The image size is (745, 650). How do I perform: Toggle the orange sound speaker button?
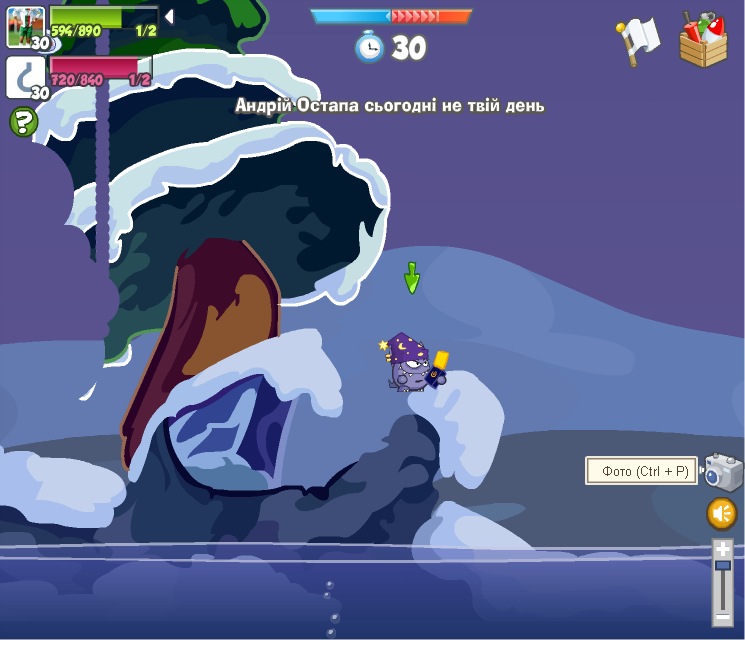(x=722, y=514)
